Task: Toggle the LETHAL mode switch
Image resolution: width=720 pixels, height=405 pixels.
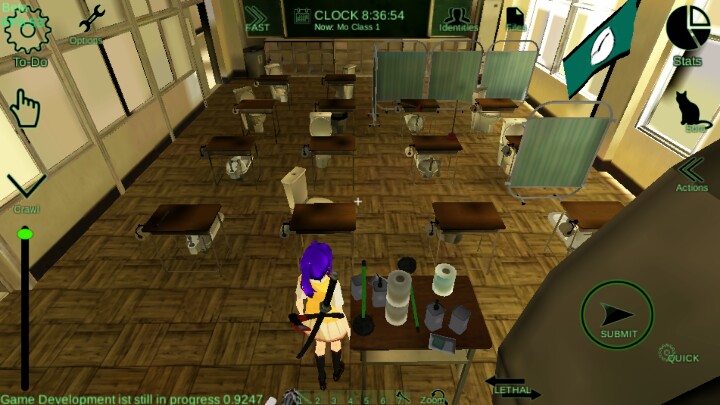Action: click(x=516, y=391)
